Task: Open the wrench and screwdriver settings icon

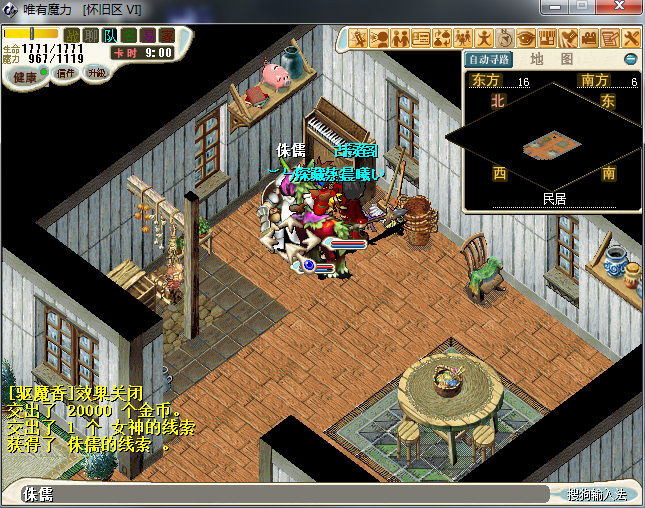Action: [x=631, y=39]
